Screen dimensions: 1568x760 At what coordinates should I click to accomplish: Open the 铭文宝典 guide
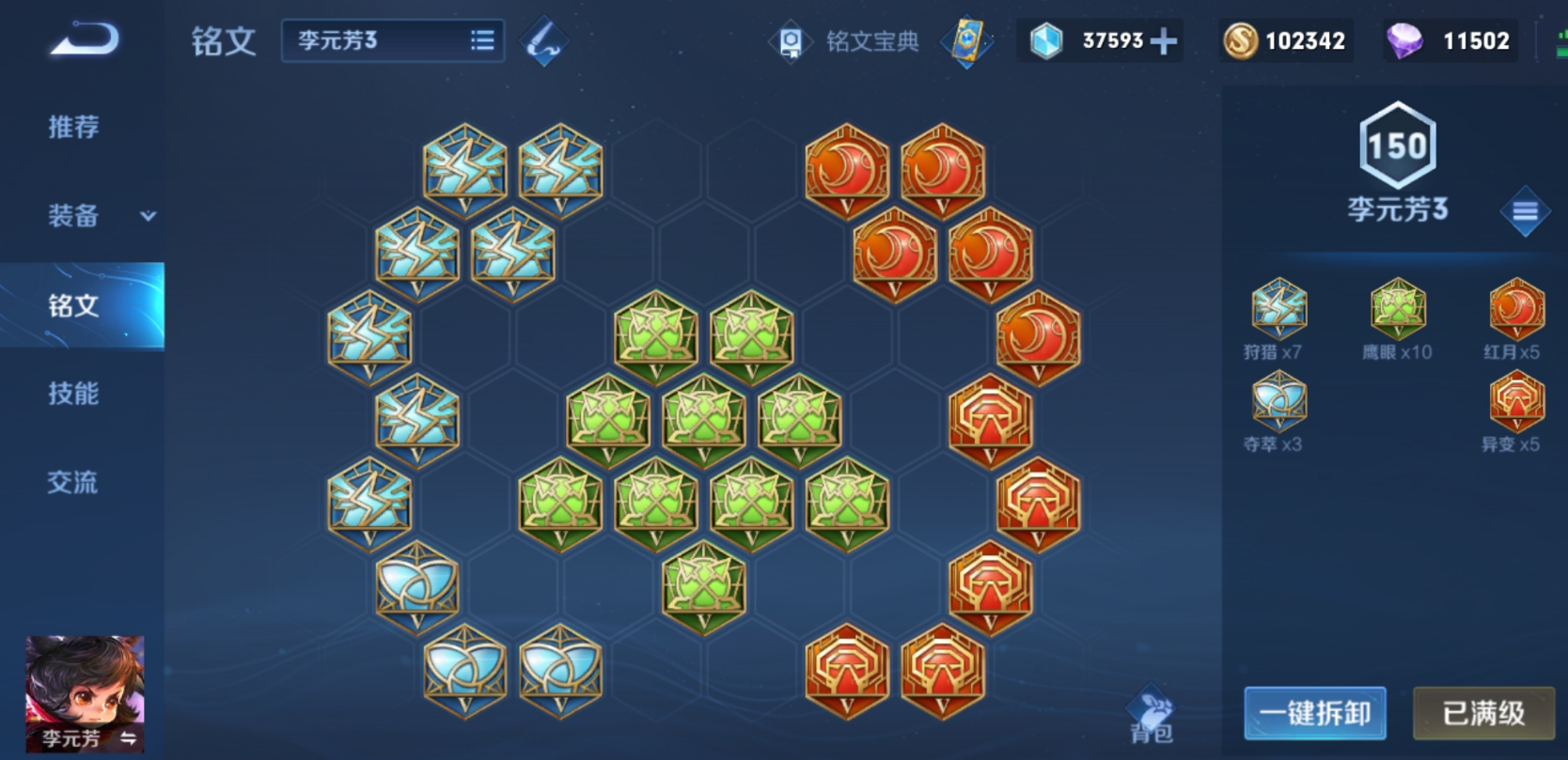click(x=846, y=41)
